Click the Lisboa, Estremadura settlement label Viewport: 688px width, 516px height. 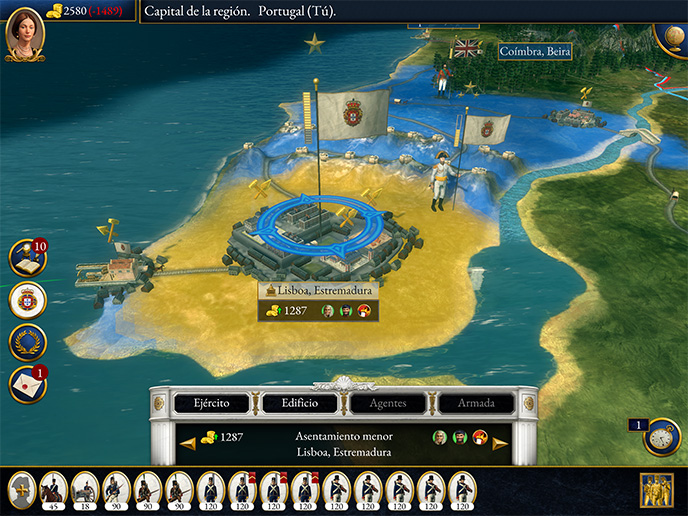(x=318, y=290)
